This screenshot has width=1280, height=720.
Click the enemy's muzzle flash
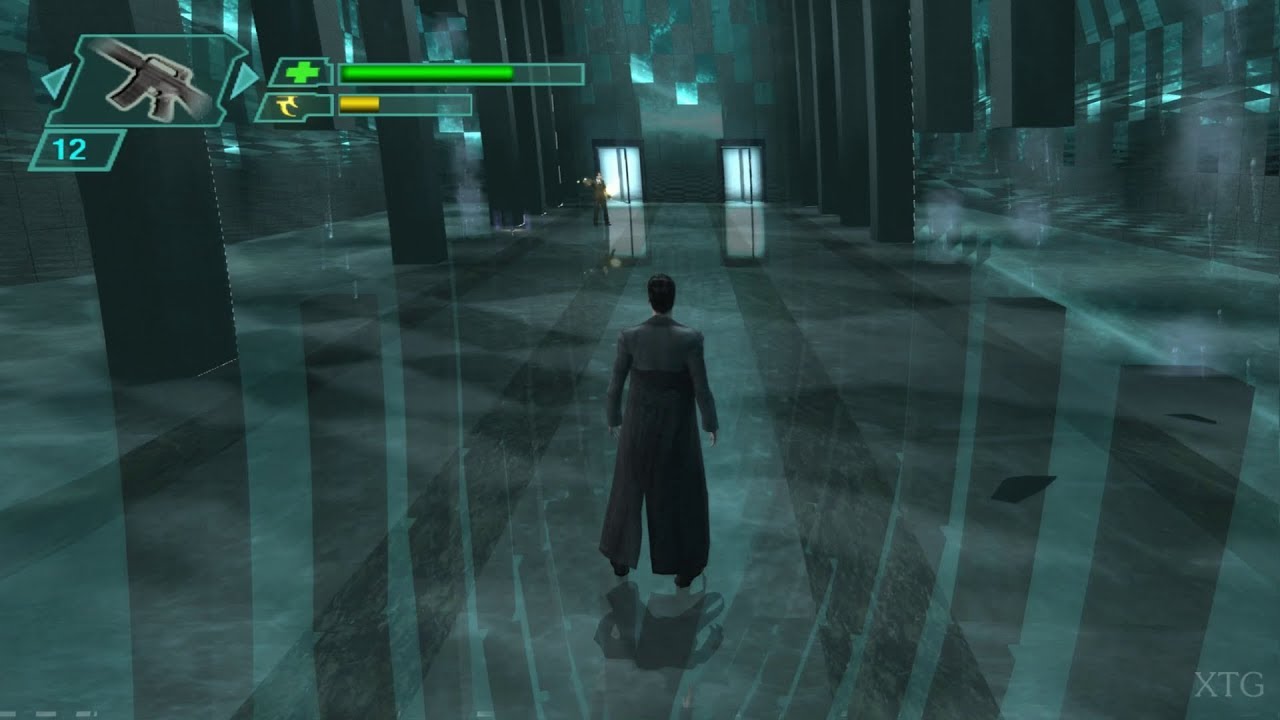pos(583,182)
